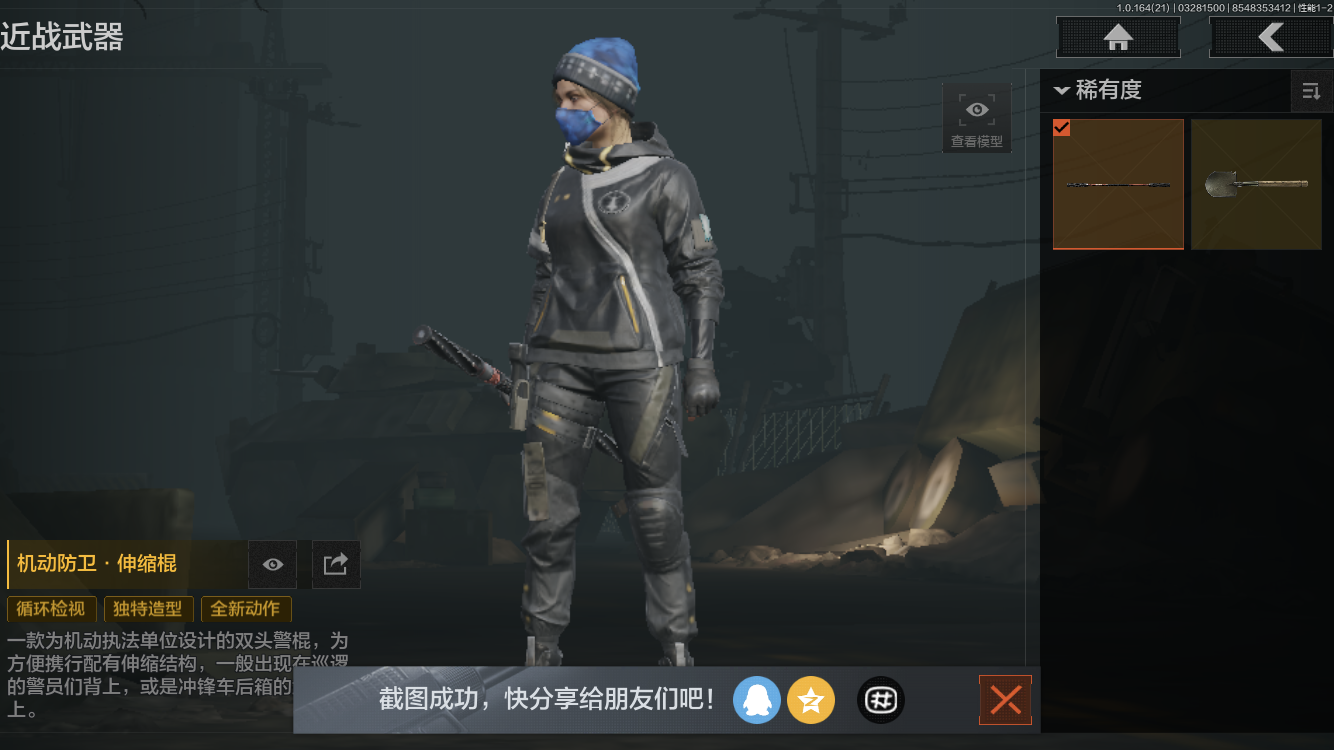Click the share arrow icon next to weapon name
Image resolution: width=1334 pixels, height=750 pixels.
point(336,564)
